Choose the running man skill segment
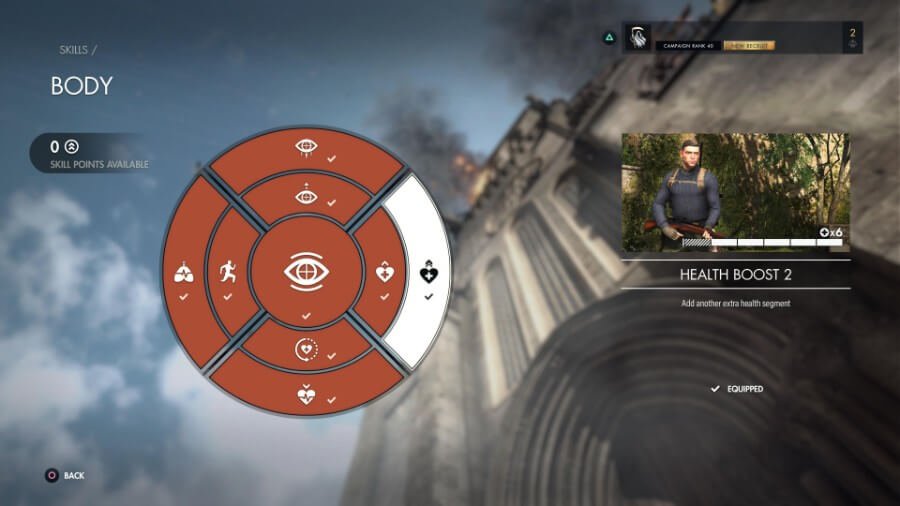This screenshot has width=900, height=506. click(227, 271)
